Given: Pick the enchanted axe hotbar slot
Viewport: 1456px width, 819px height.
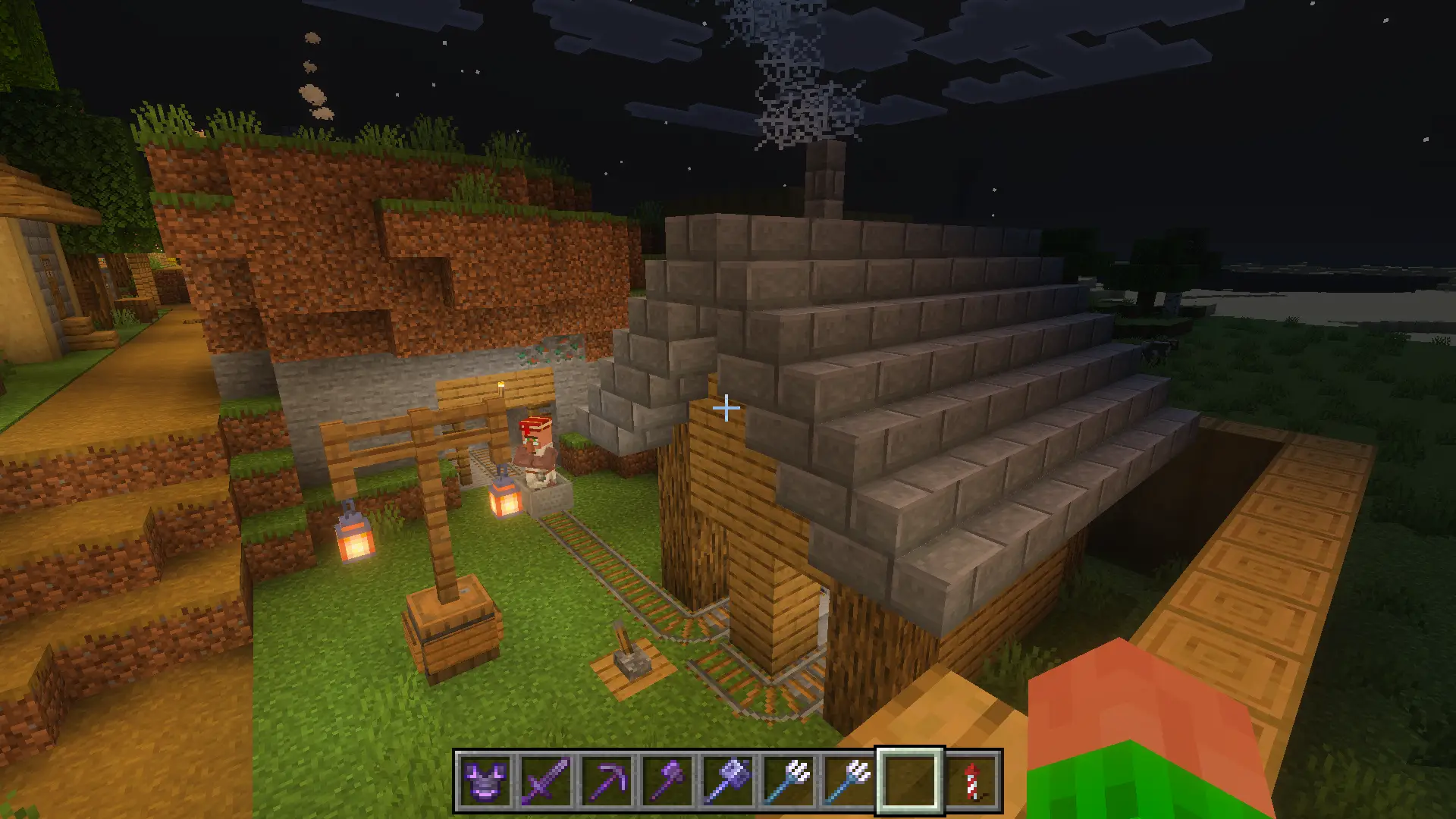Looking at the screenshot, I should click(x=667, y=780).
